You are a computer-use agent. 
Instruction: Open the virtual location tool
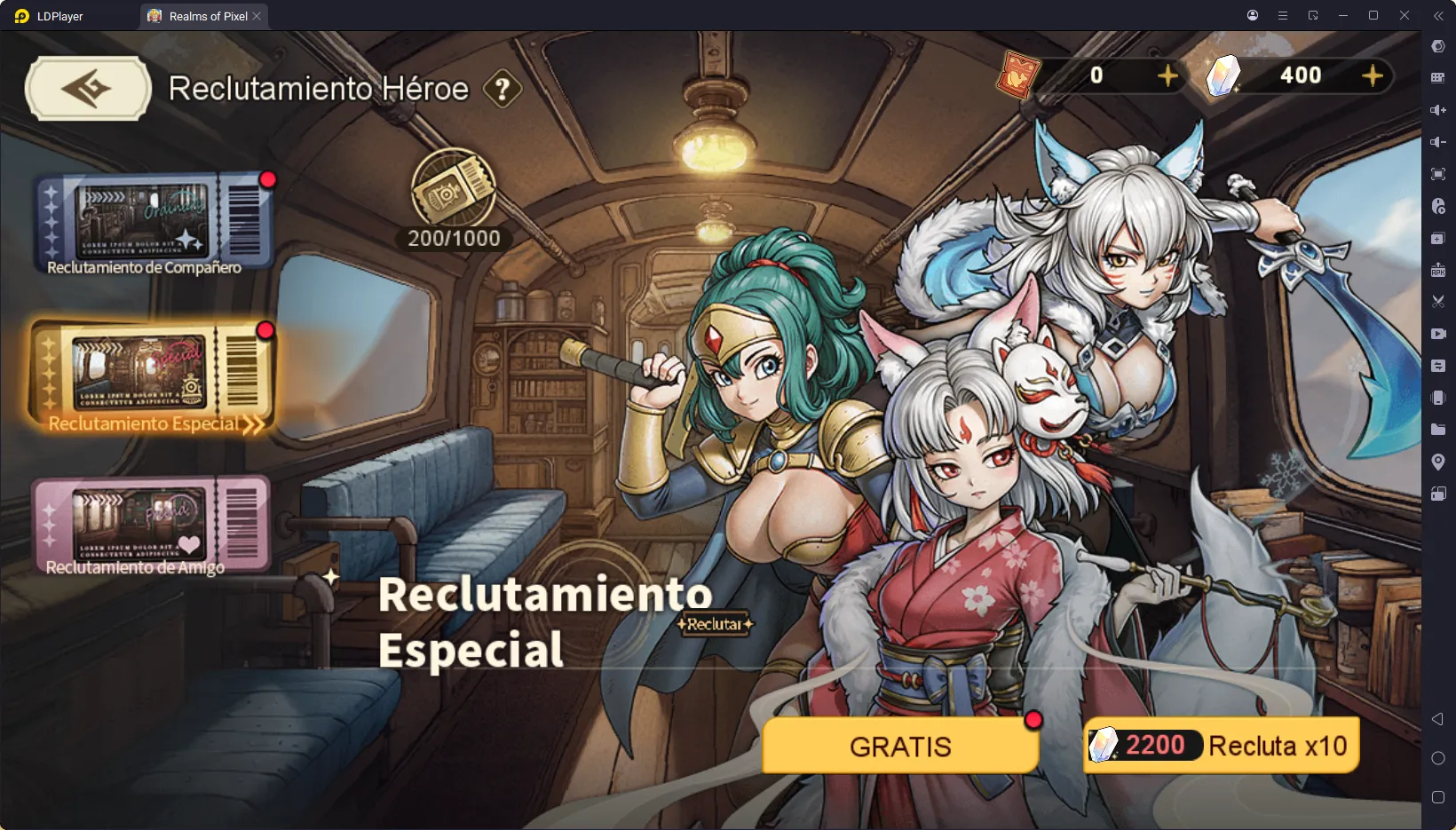pyautogui.click(x=1438, y=462)
